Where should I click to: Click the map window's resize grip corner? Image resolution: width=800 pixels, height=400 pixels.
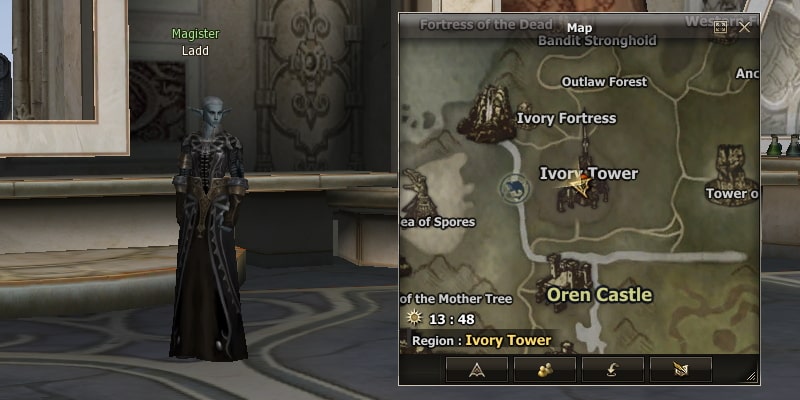751,376
